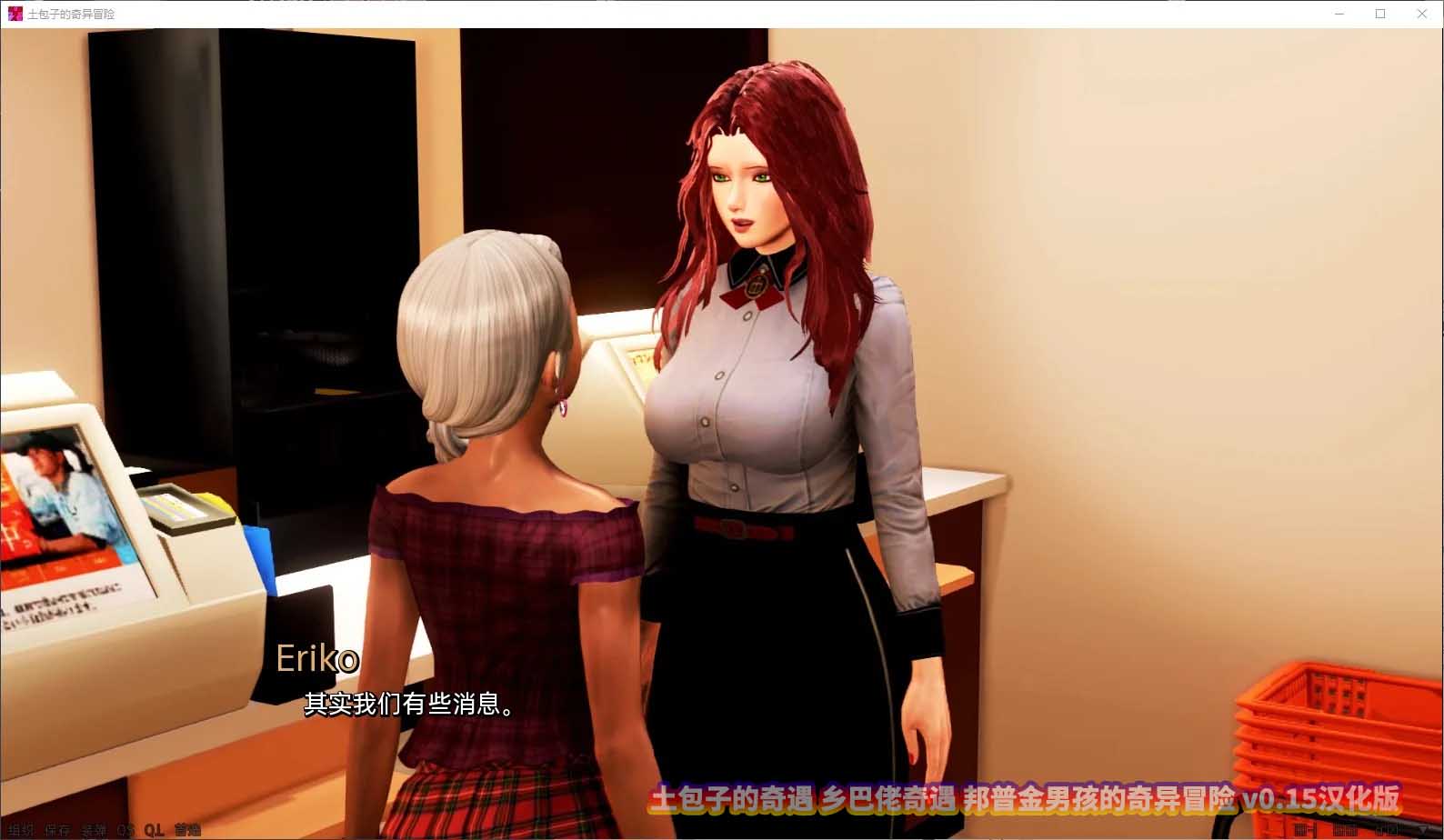Image resolution: width=1444 pixels, height=840 pixels.
Task: Maximize the game window
Action: coord(1380,14)
